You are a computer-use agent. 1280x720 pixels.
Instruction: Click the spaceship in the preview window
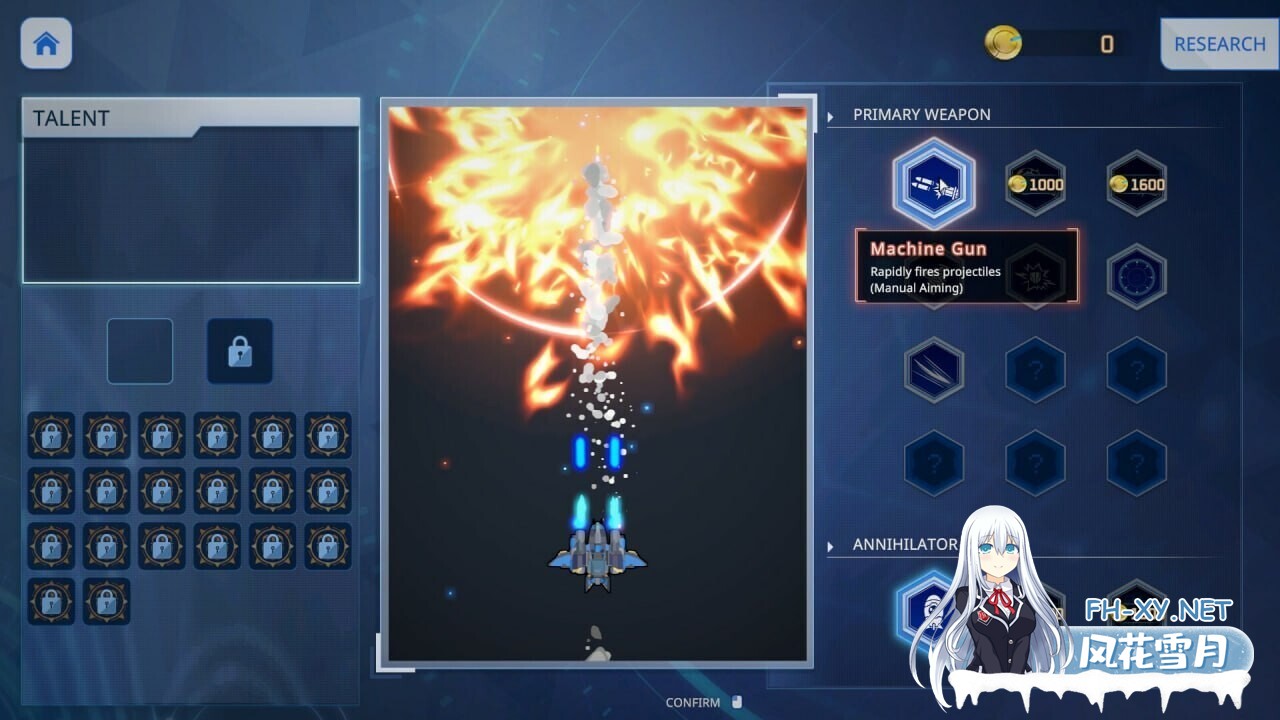(x=596, y=558)
